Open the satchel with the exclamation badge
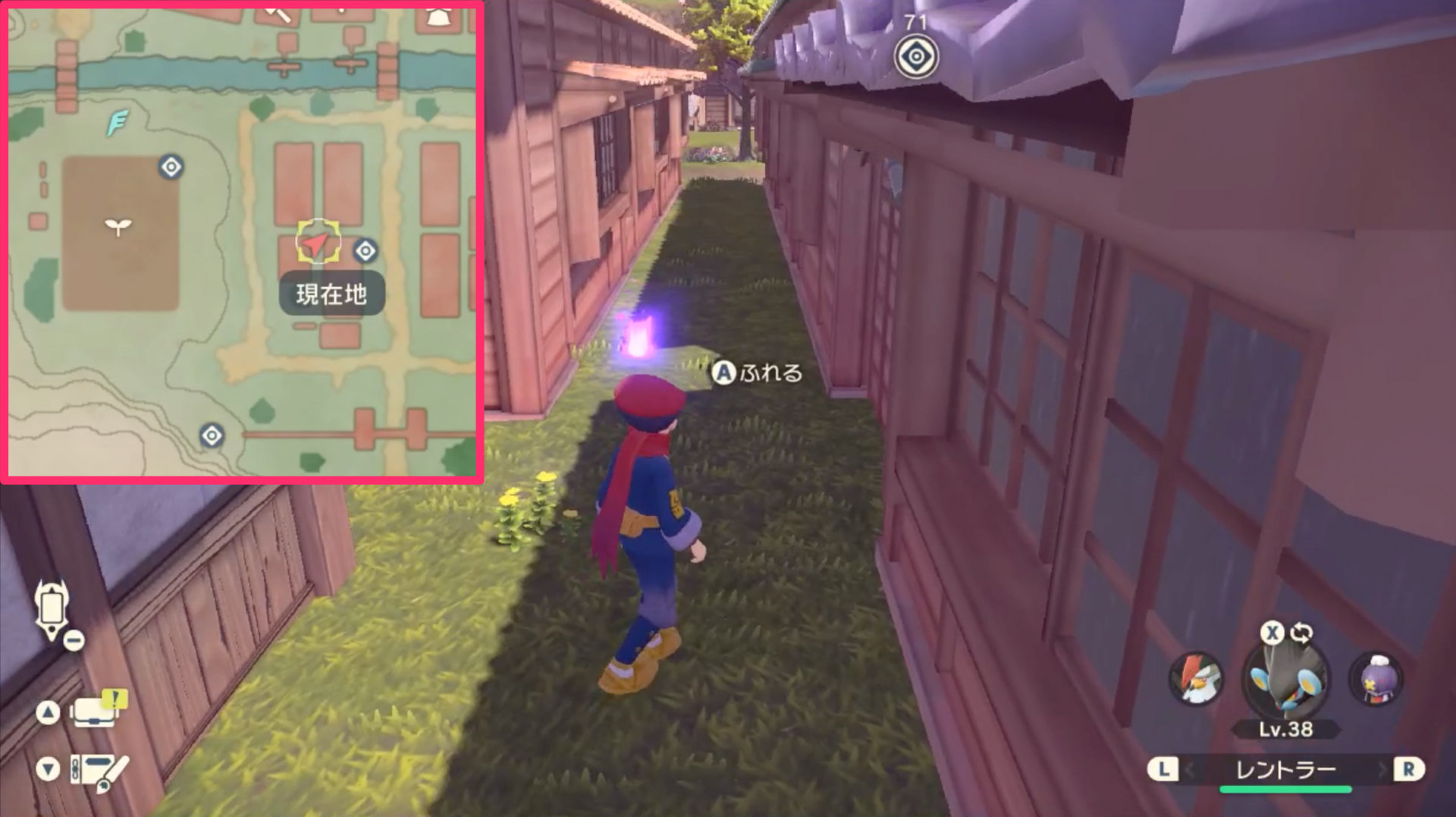 click(96, 711)
